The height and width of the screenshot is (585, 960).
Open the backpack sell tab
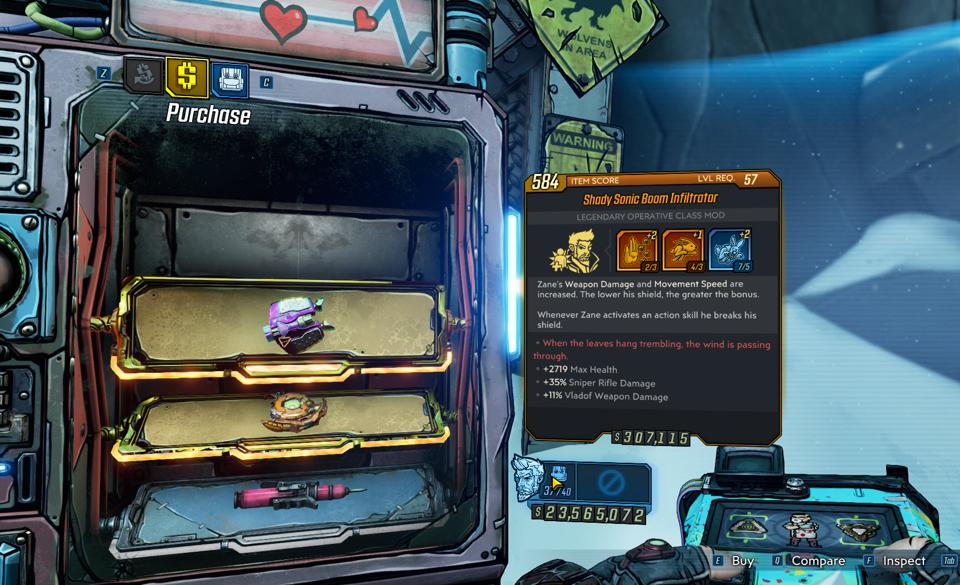[x=229, y=78]
